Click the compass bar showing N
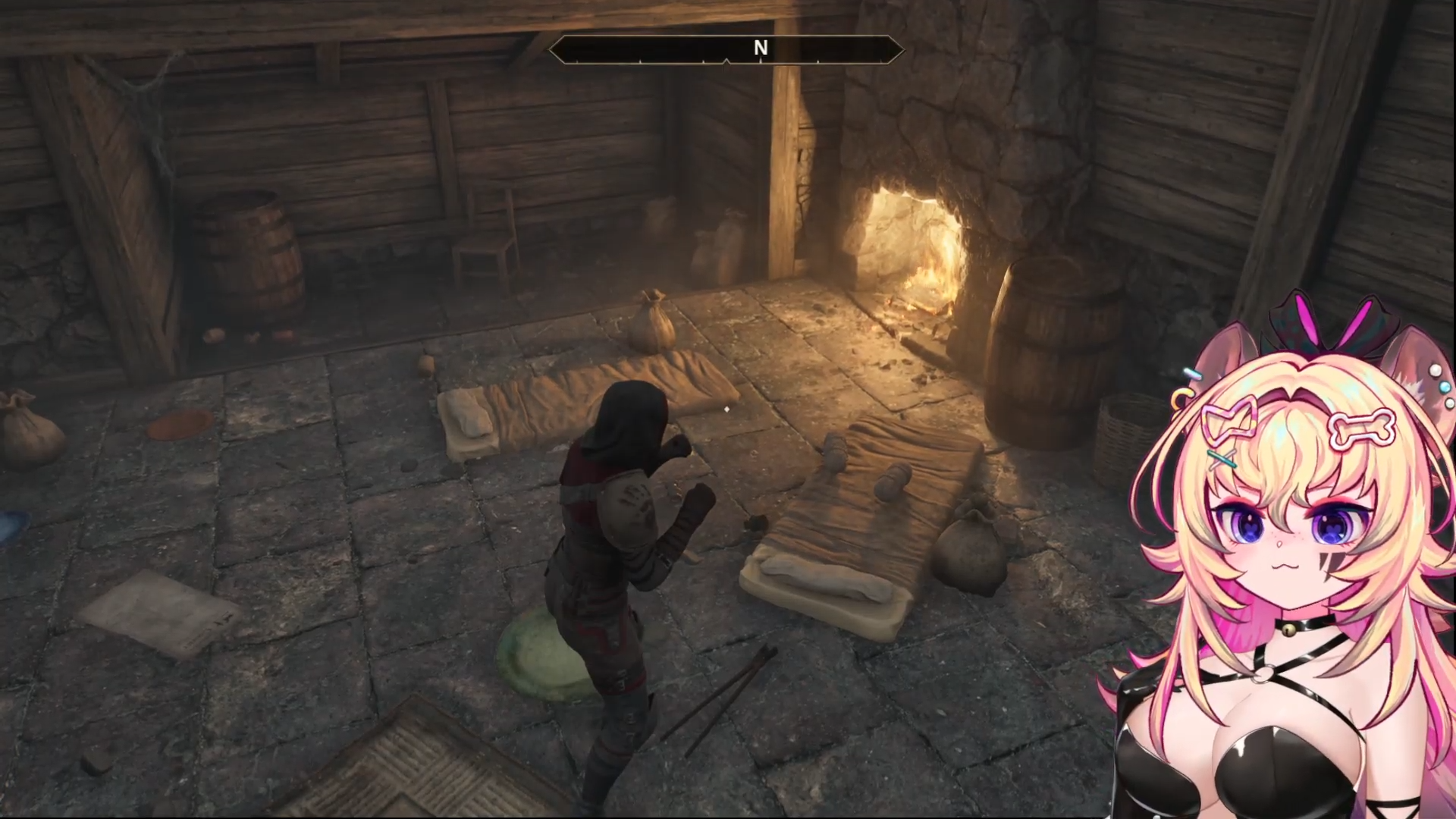The image size is (1456, 819). (726, 49)
